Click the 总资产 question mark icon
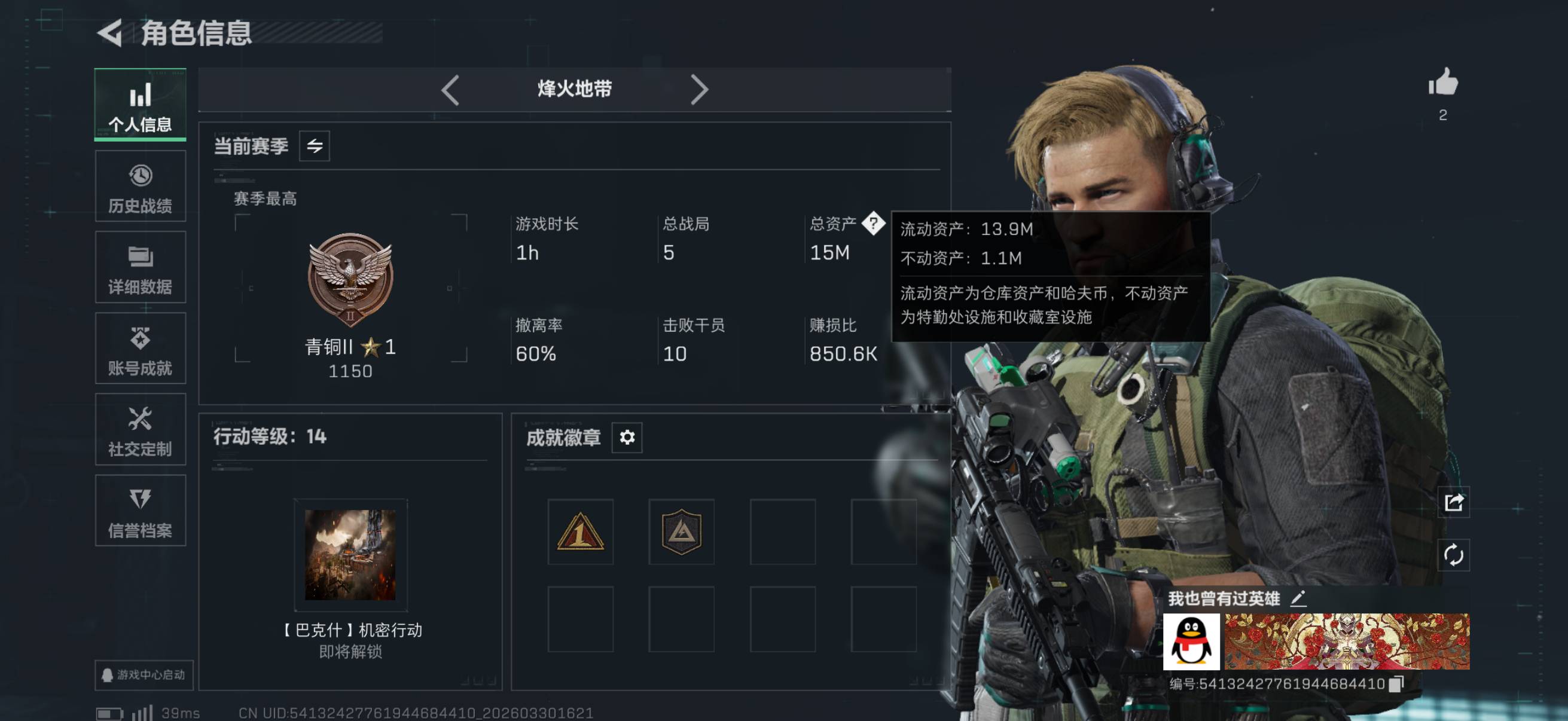This screenshot has height=721, width=1568. coord(873,224)
